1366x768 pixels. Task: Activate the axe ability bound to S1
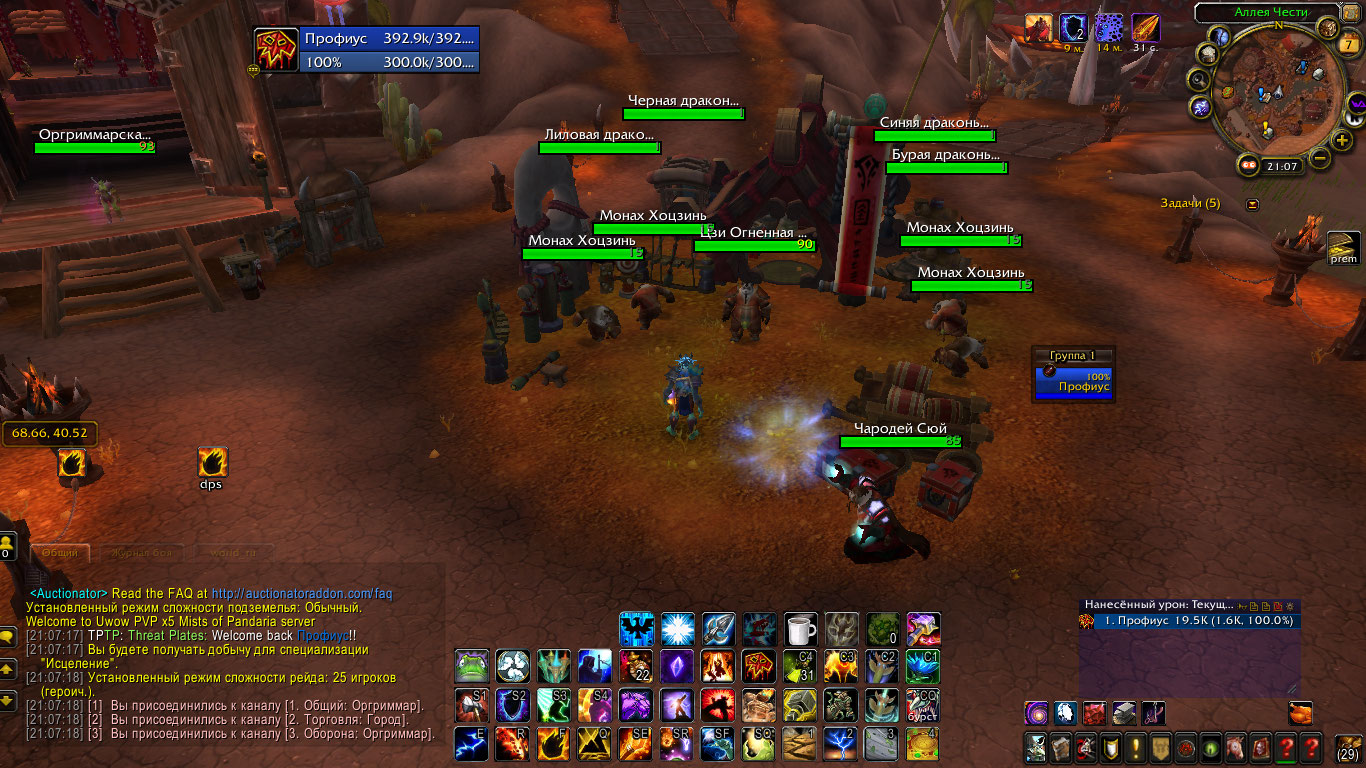pyautogui.click(x=471, y=705)
